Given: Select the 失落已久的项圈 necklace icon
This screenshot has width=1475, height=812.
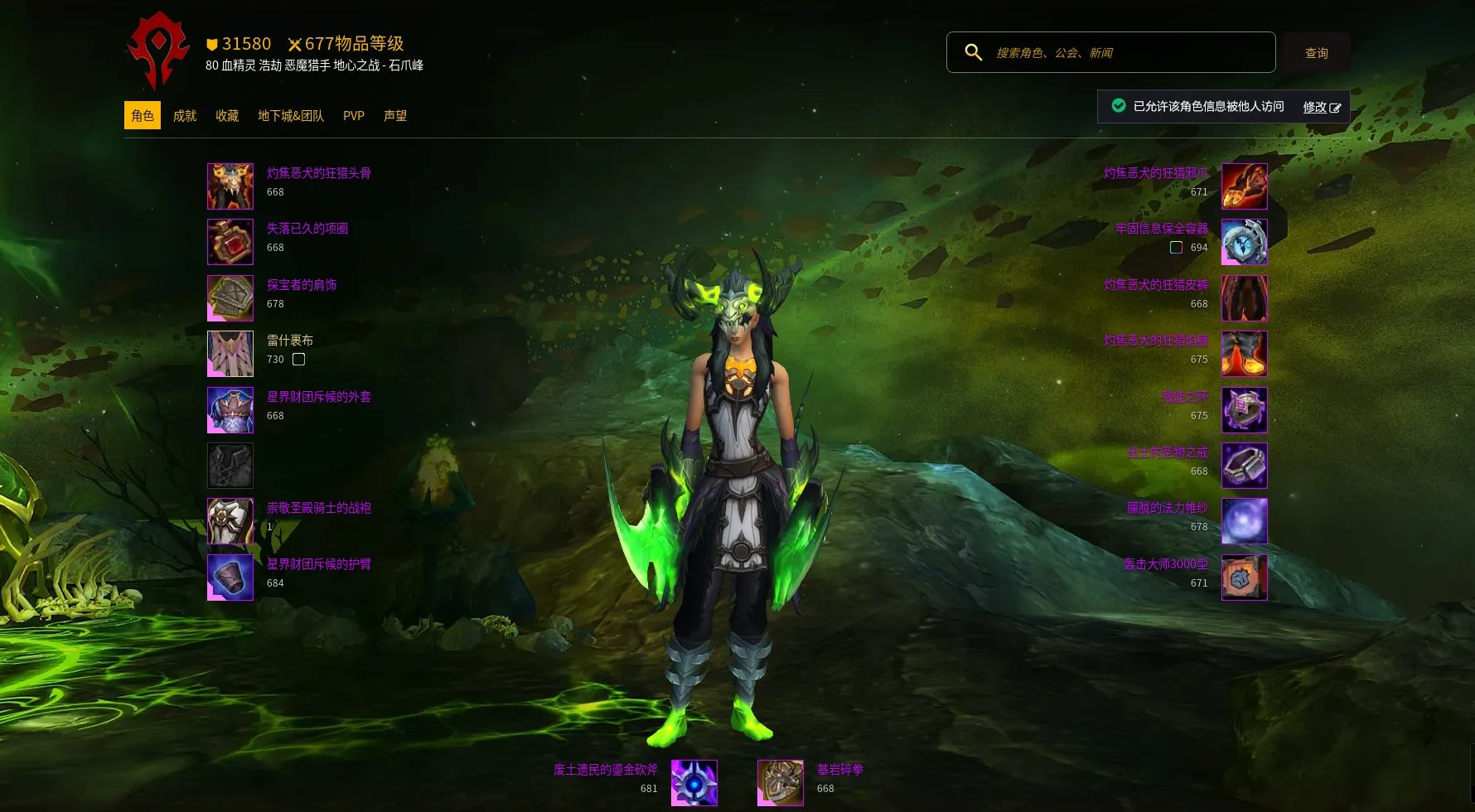Looking at the screenshot, I should 230,242.
